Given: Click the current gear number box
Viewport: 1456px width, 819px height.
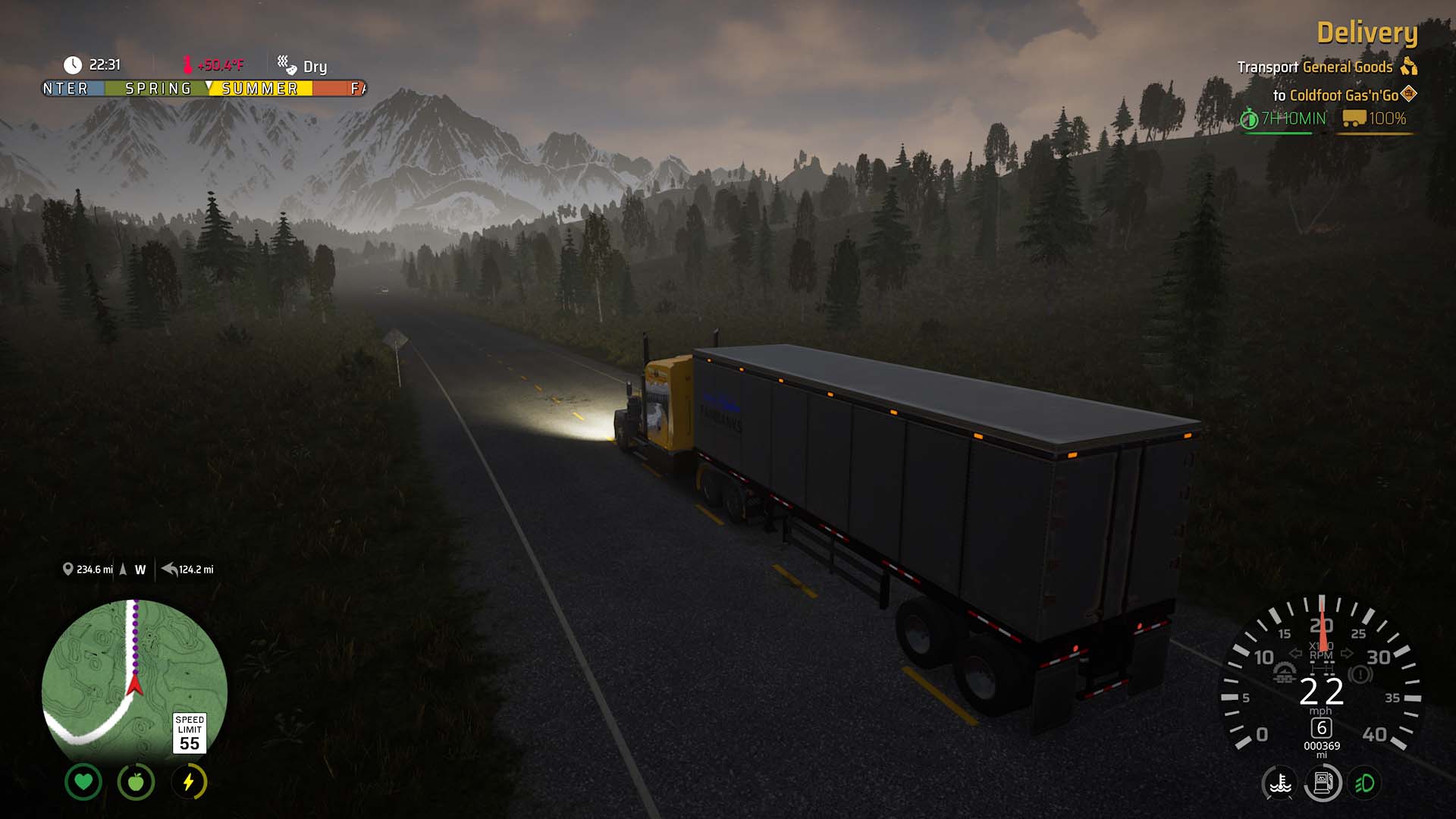Looking at the screenshot, I should pos(1322,728).
